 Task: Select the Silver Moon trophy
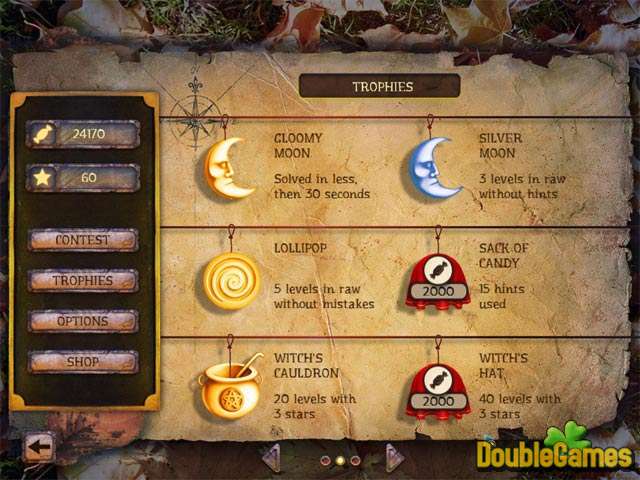(x=435, y=167)
